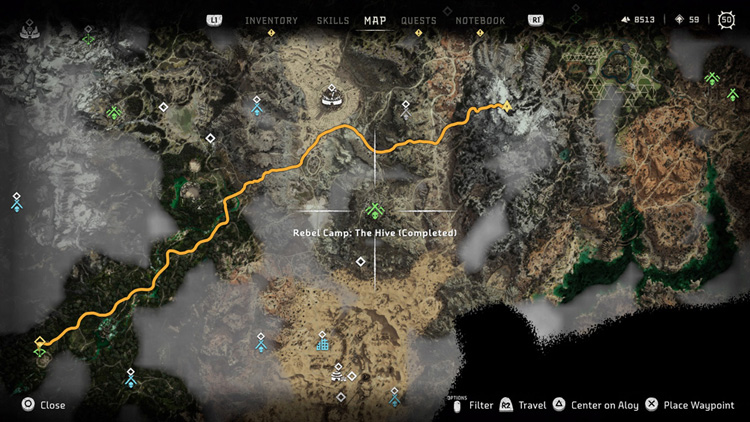Open the Notebook tab
750x422 pixels.
tap(480, 20)
